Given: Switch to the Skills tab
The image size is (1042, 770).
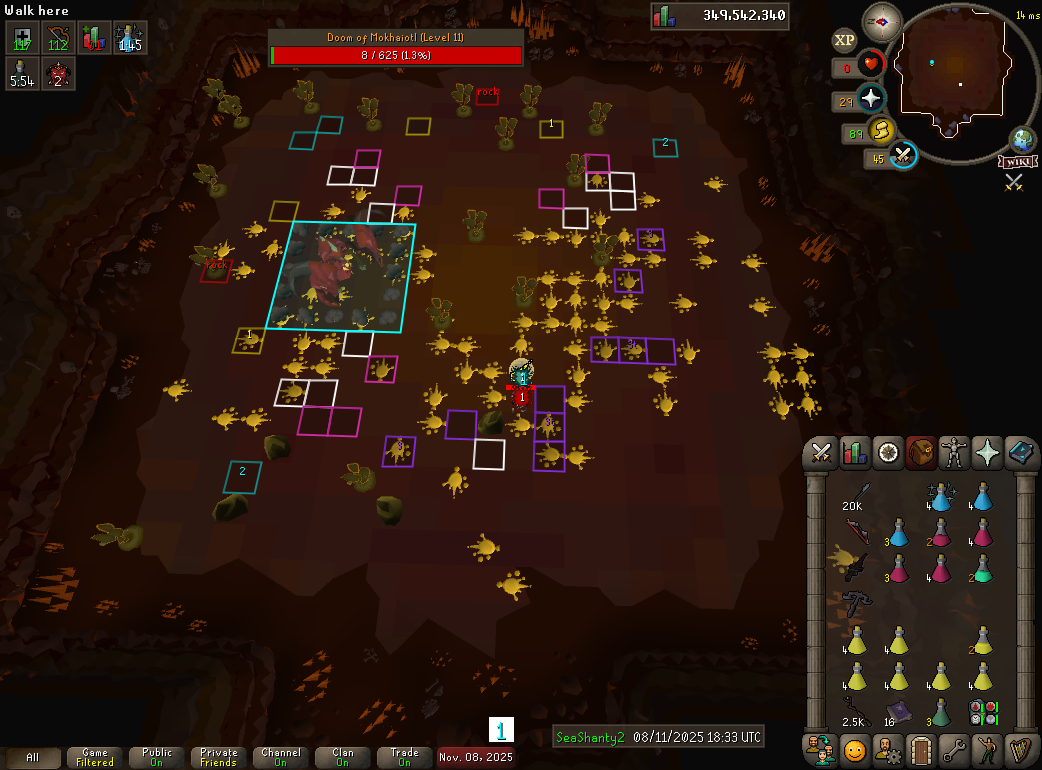Looking at the screenshot, I should click(855, 453).
